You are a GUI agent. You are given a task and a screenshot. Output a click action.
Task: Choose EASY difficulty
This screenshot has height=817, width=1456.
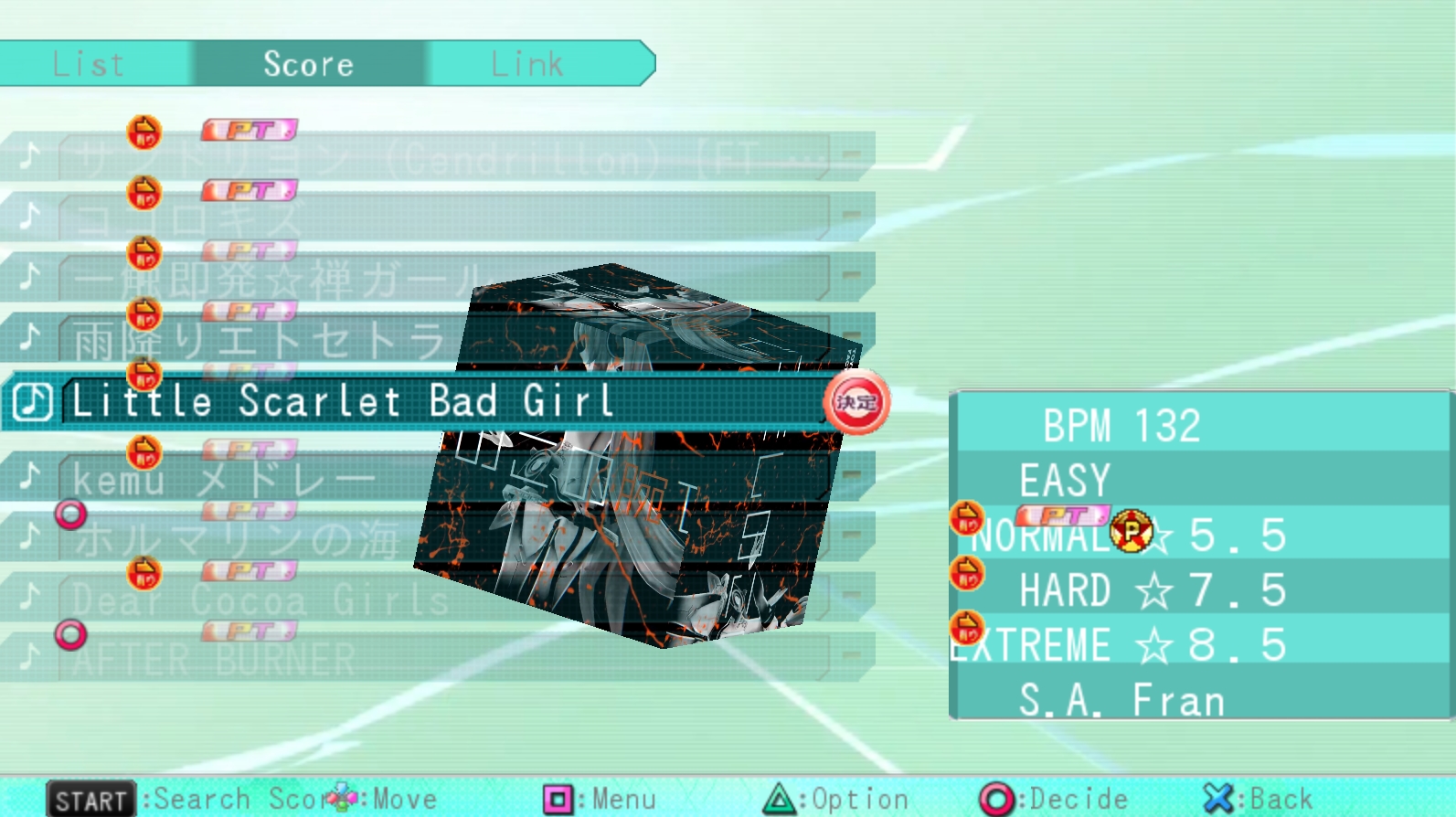[x=1065, y=481]
